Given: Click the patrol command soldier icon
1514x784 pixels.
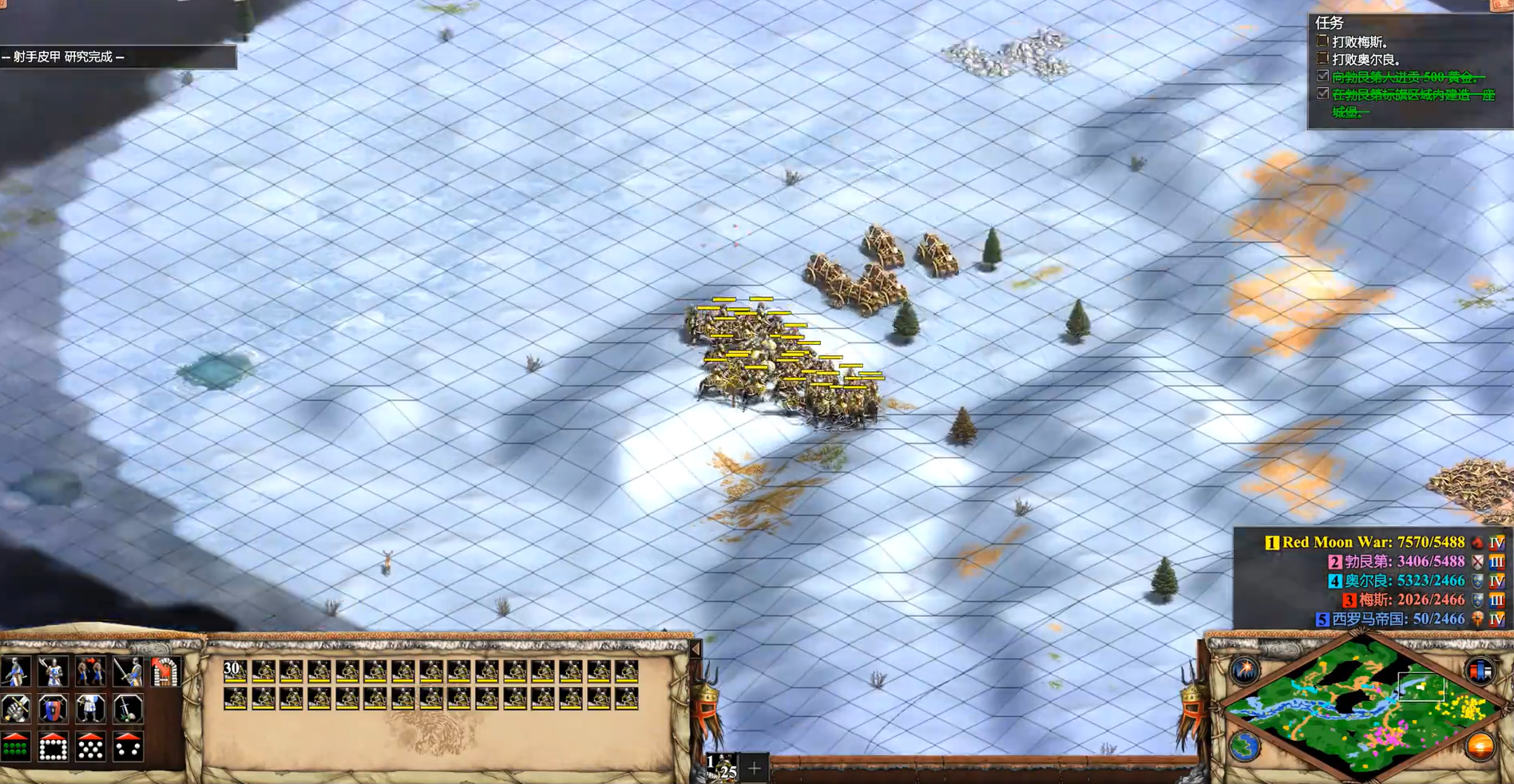Looking at the screenshot, I should pos(15,672).
